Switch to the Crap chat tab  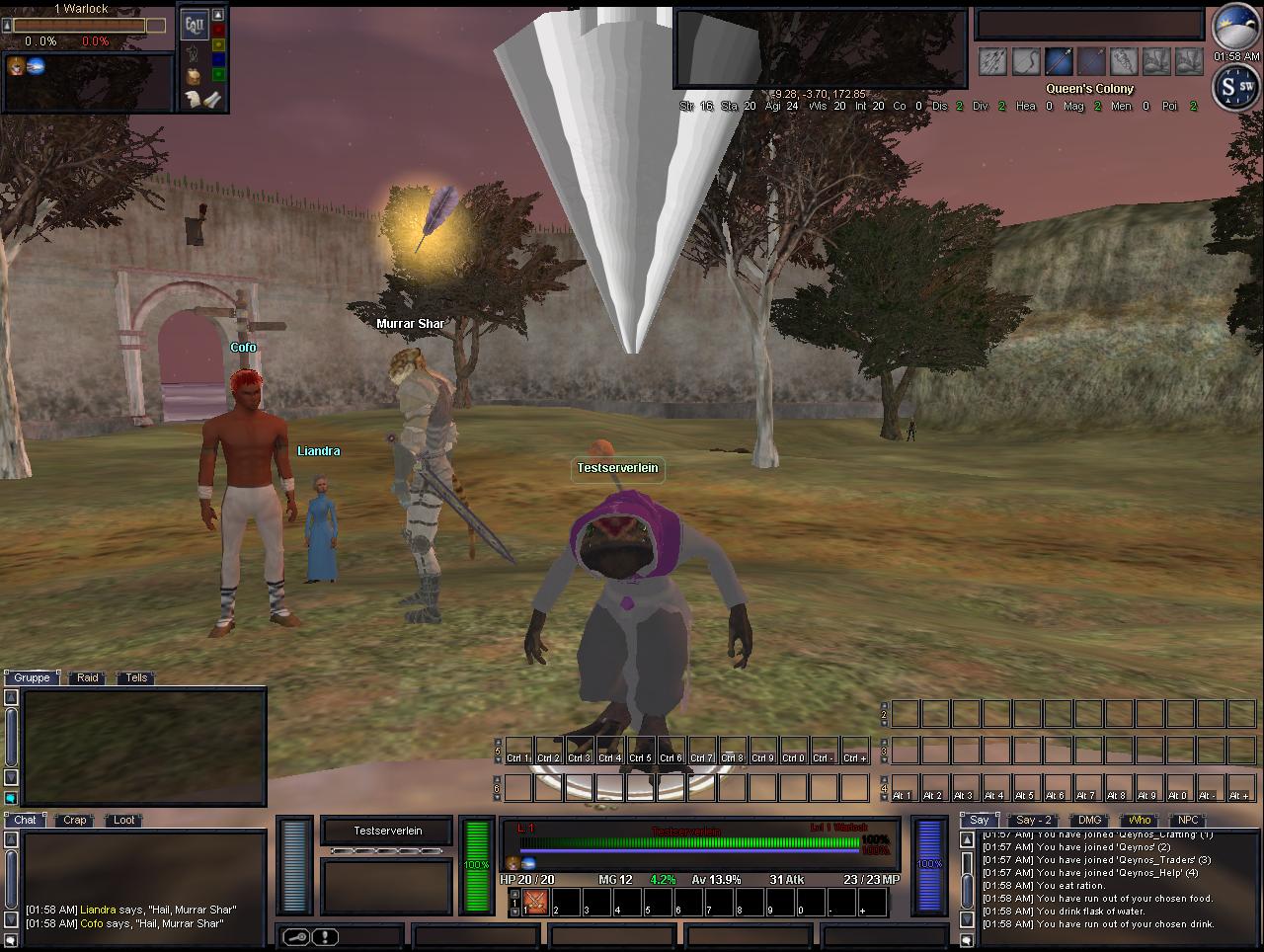point(75,820)
